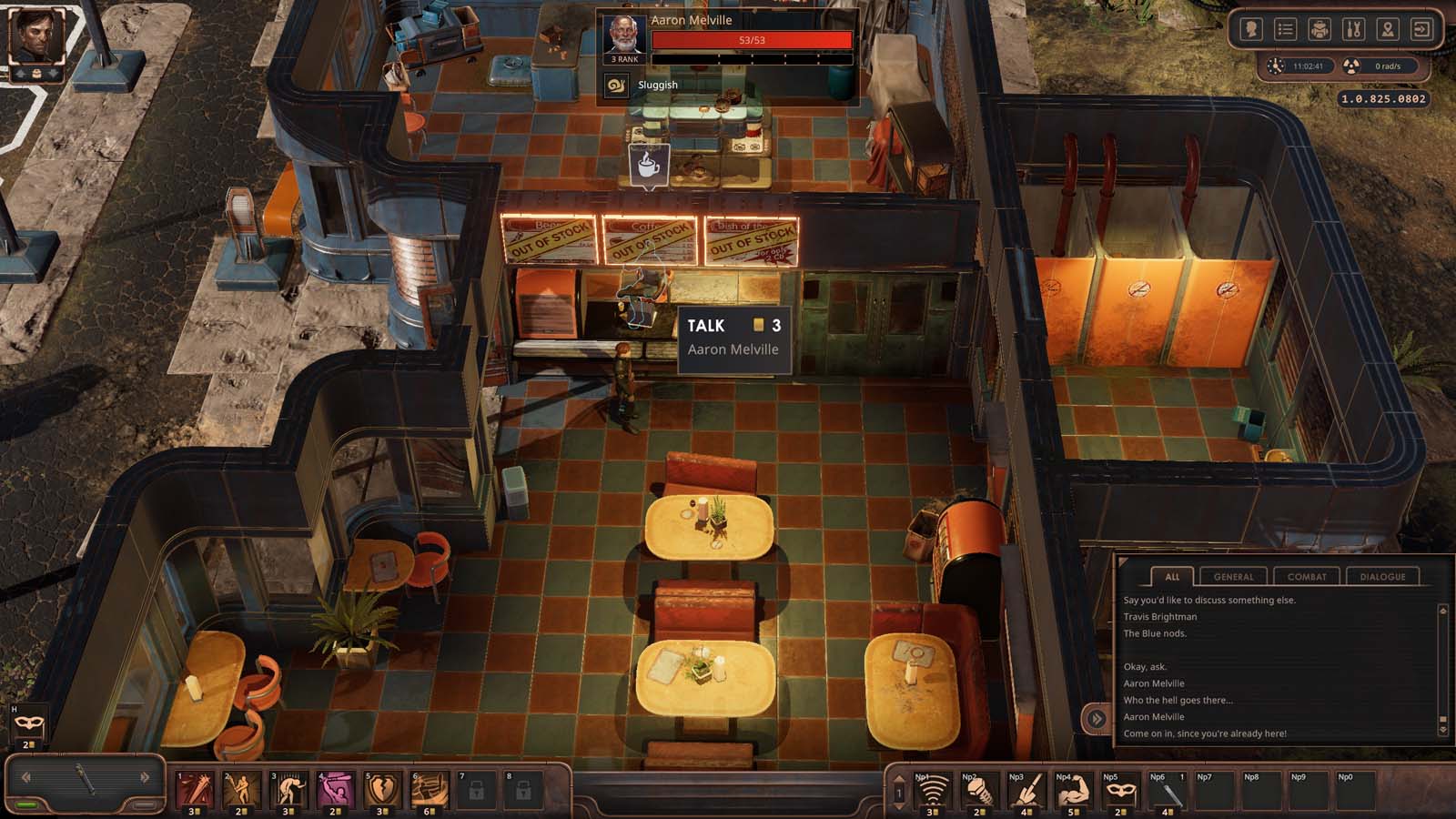Open the quest journal list icon
Screen dimensions: 1456x819
[1285, 28]
